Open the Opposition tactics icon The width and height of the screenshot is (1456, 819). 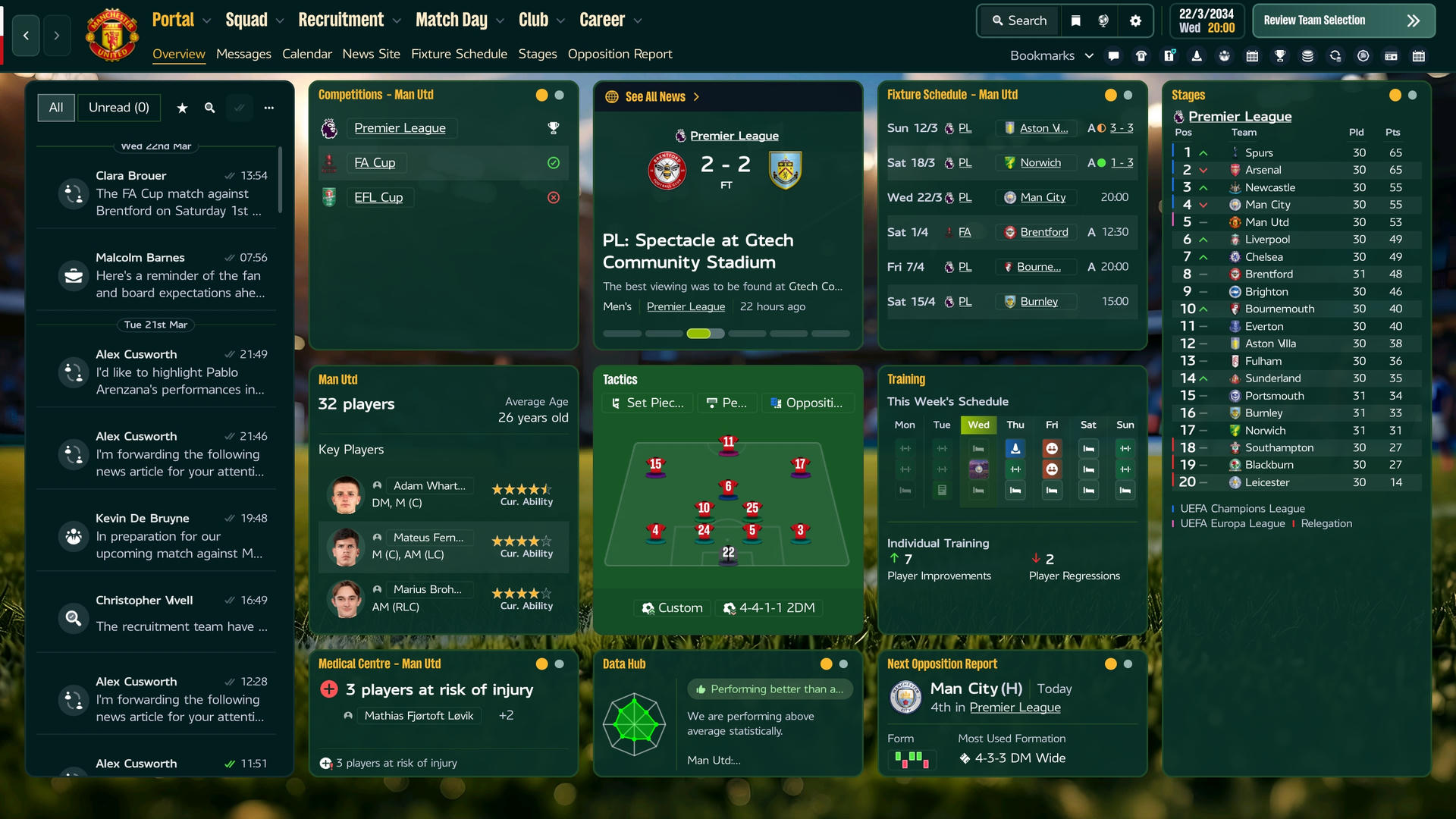pyautogui.click(x=808, y=403)
